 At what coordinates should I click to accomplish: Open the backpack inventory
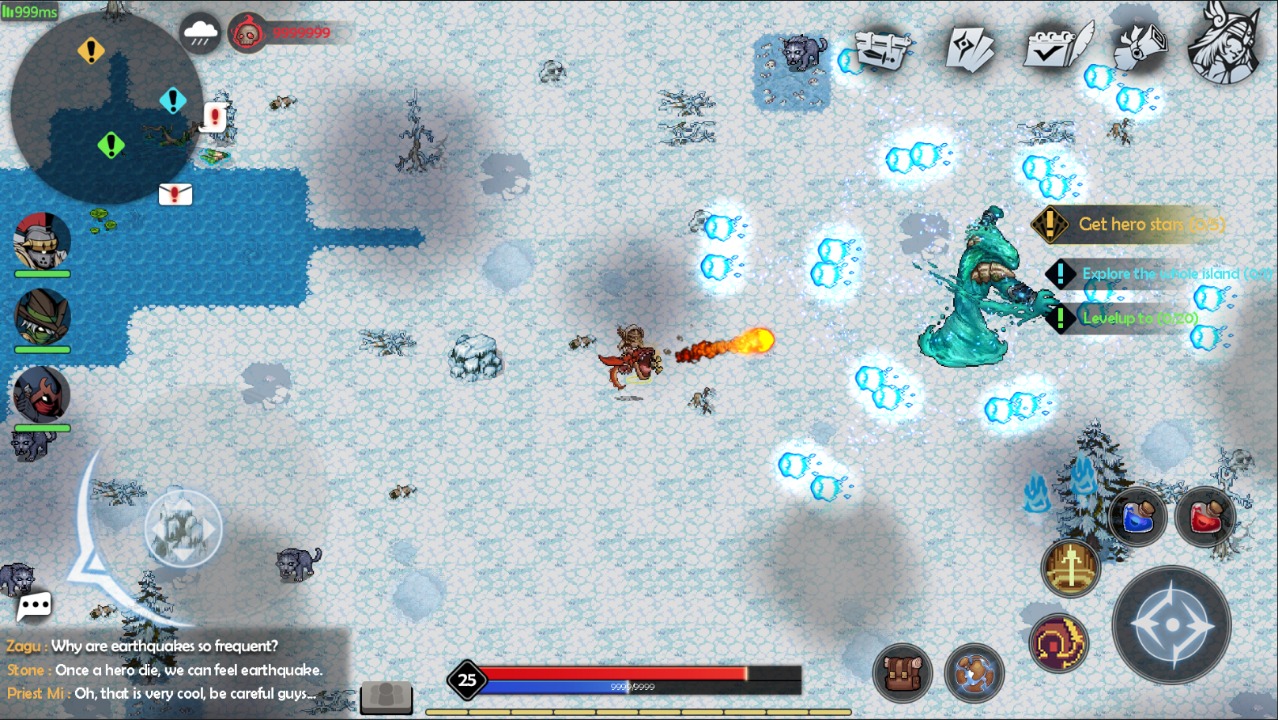(903, 673)
